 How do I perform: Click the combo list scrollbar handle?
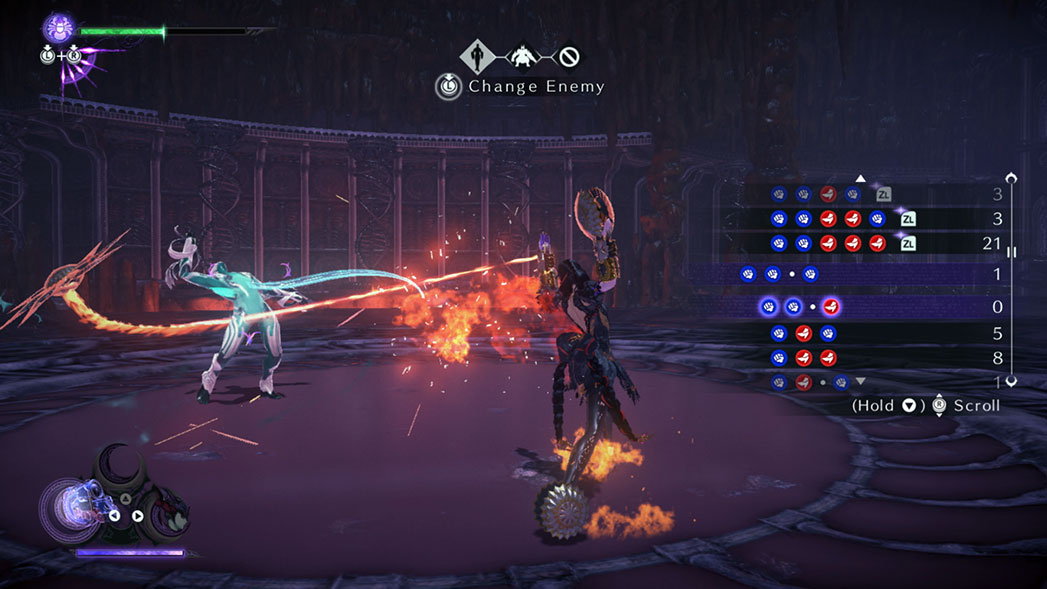pos(1011,253)
